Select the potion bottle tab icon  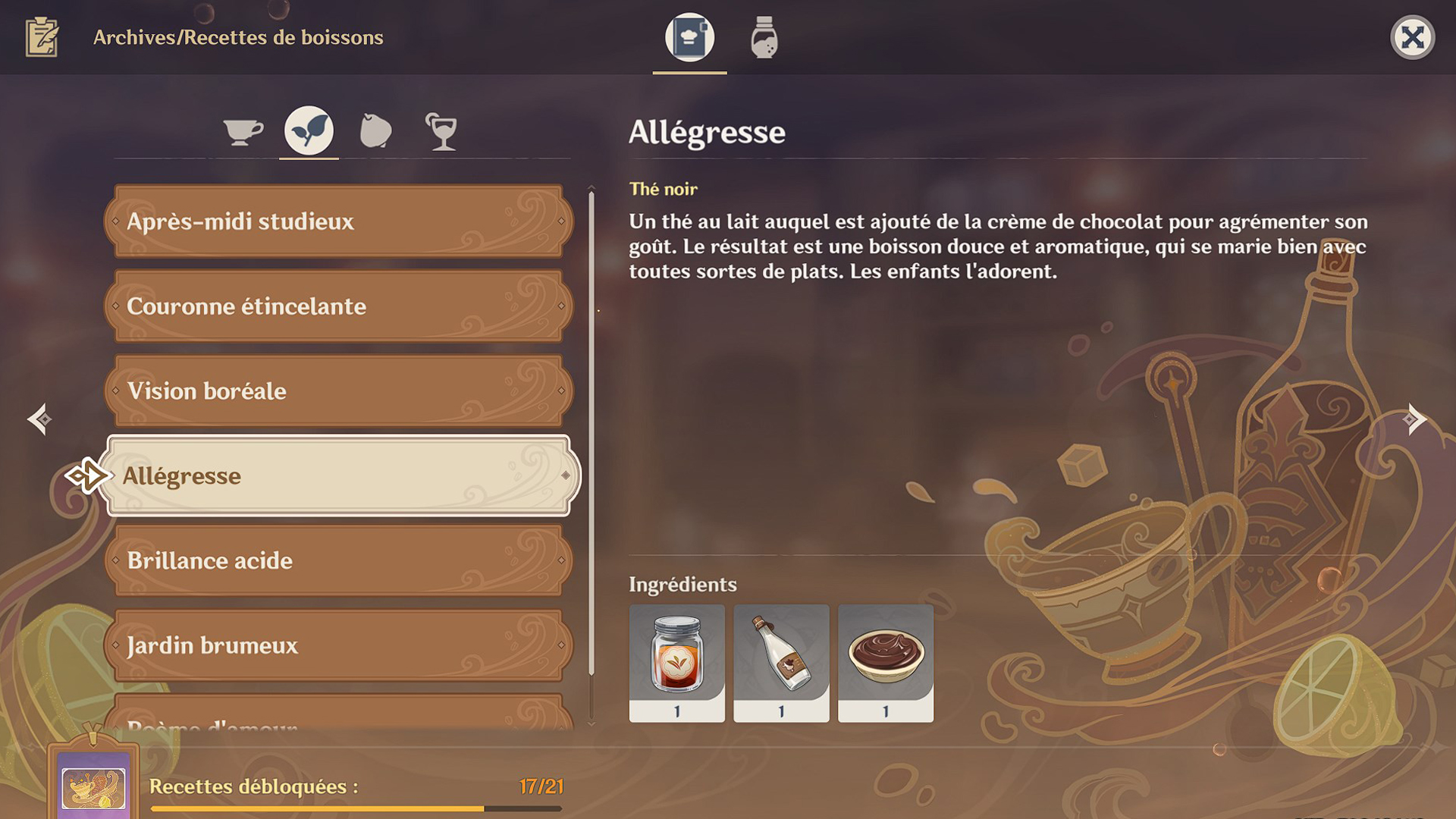(762, 37)
